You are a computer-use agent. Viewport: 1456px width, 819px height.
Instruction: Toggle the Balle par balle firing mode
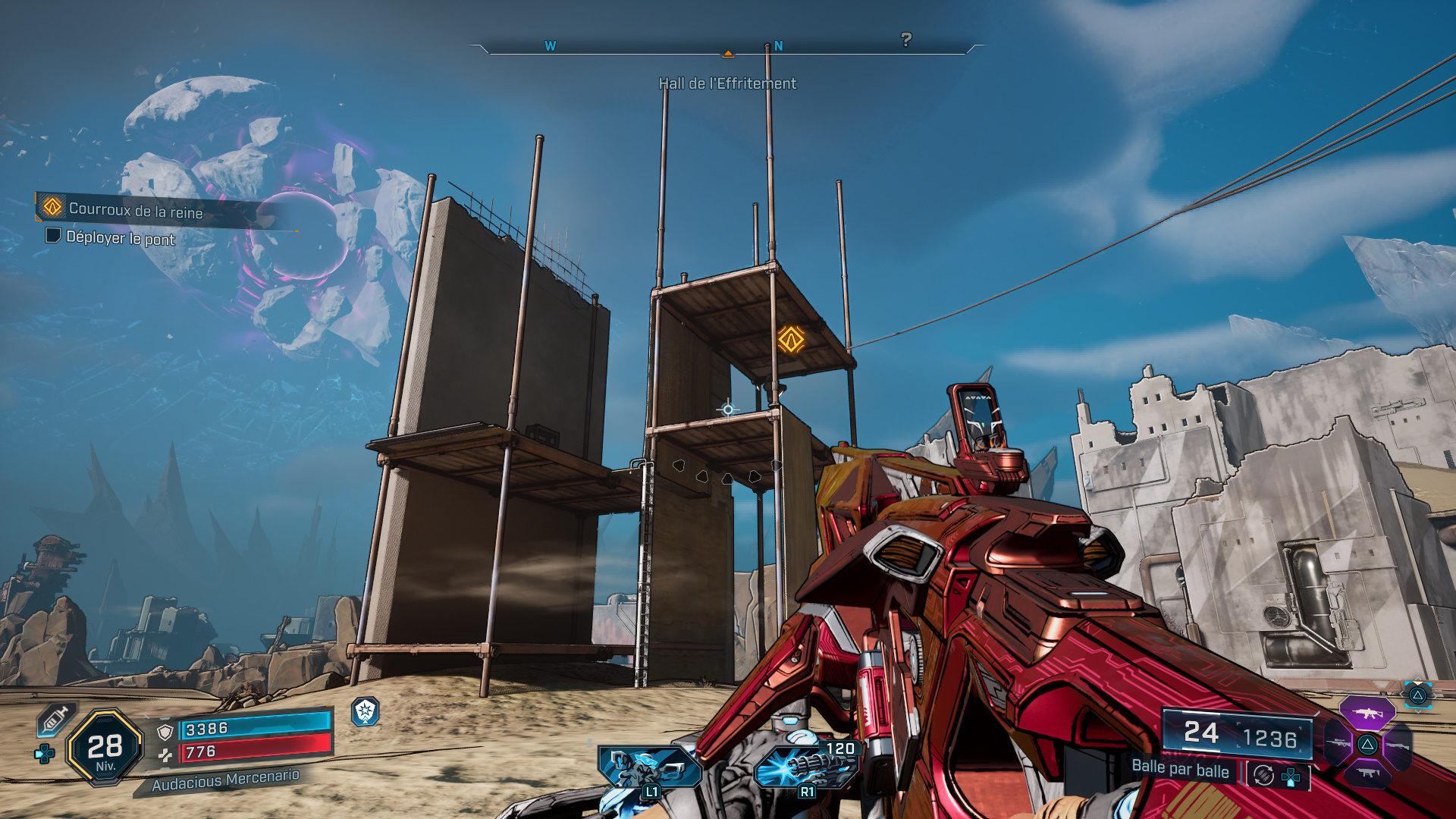(1180, 770)
